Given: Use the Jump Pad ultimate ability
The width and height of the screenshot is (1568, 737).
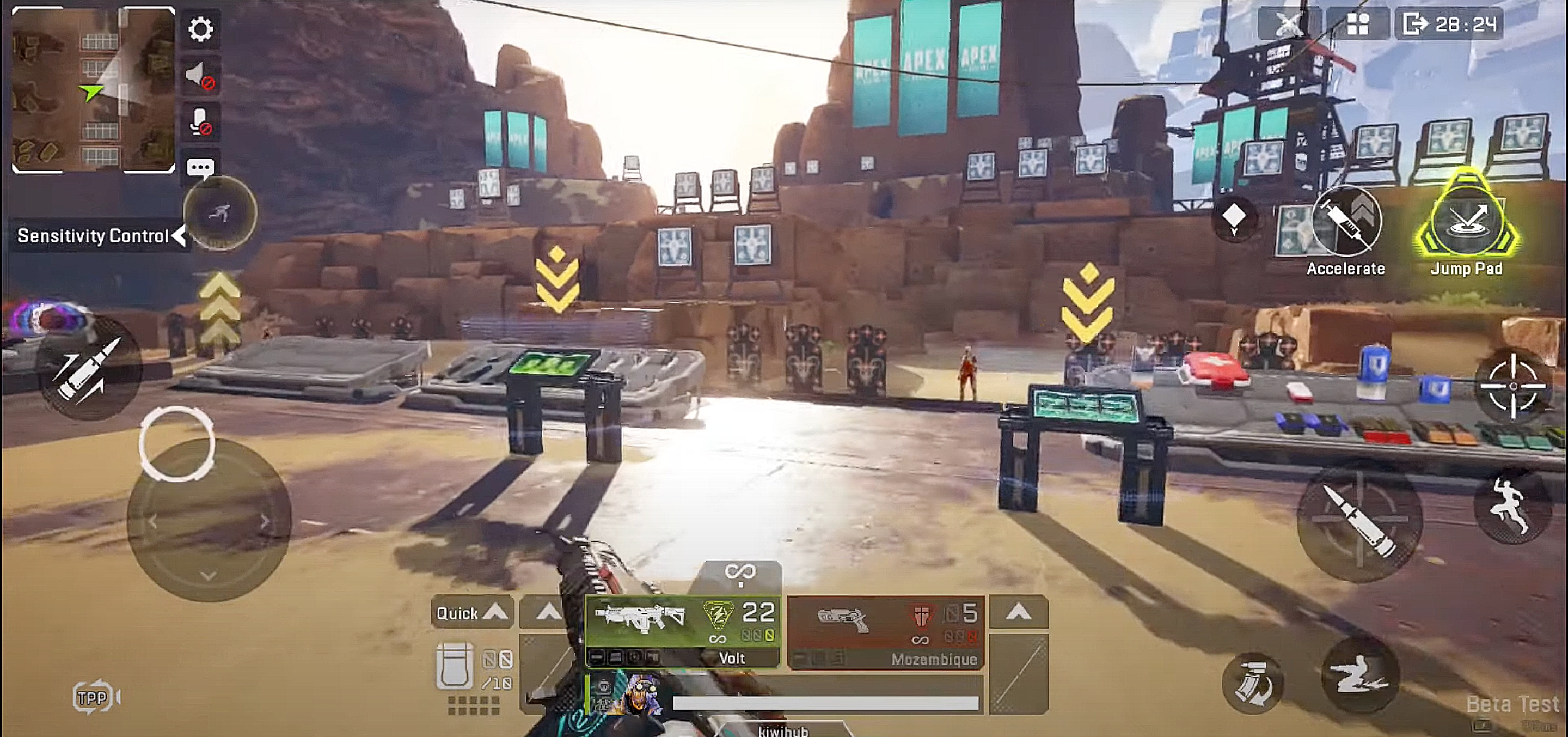Looking at the screenshot, I should (1466, 221).
